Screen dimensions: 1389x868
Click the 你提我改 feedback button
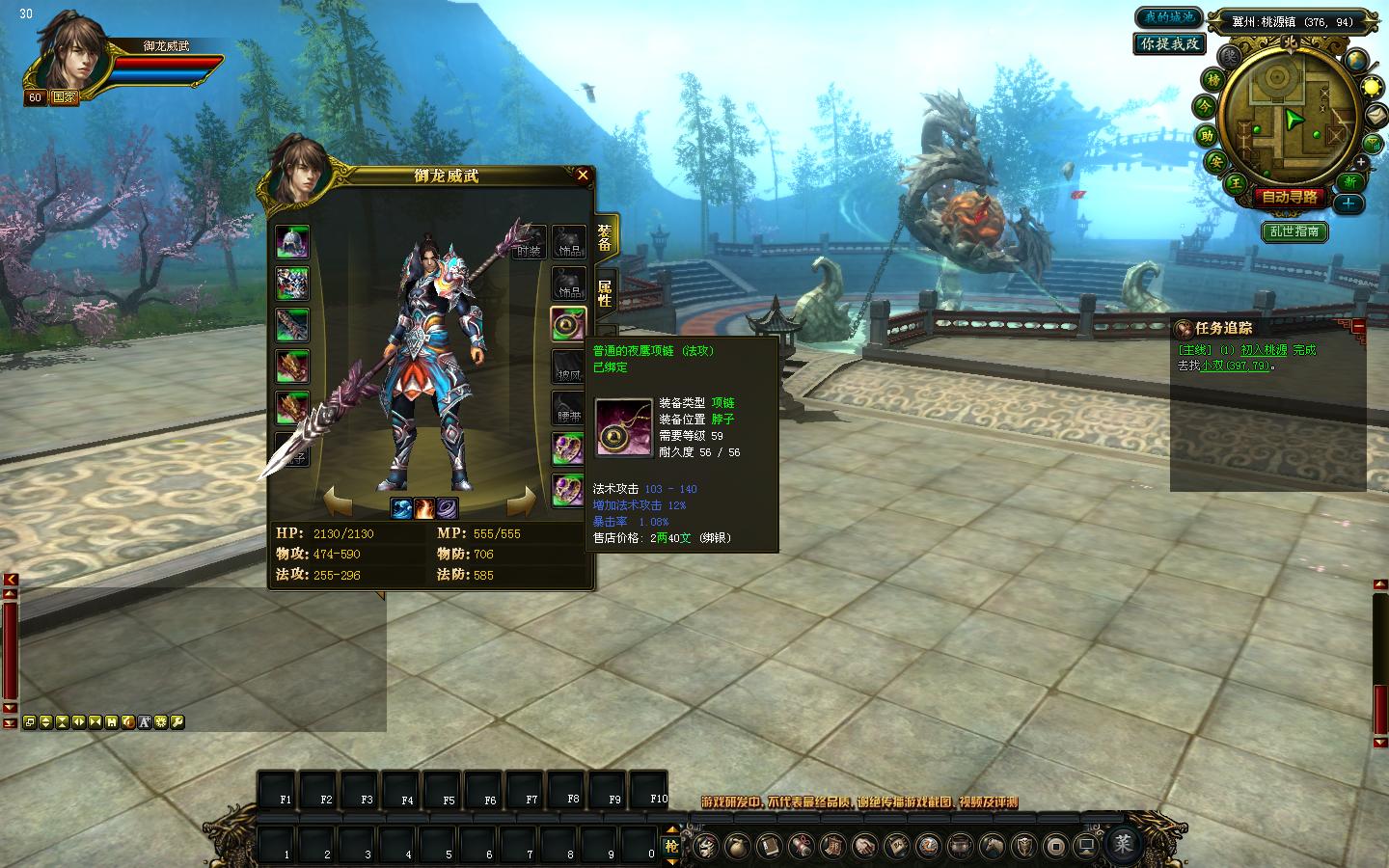pyautogui.click(x=1169, y=43)
